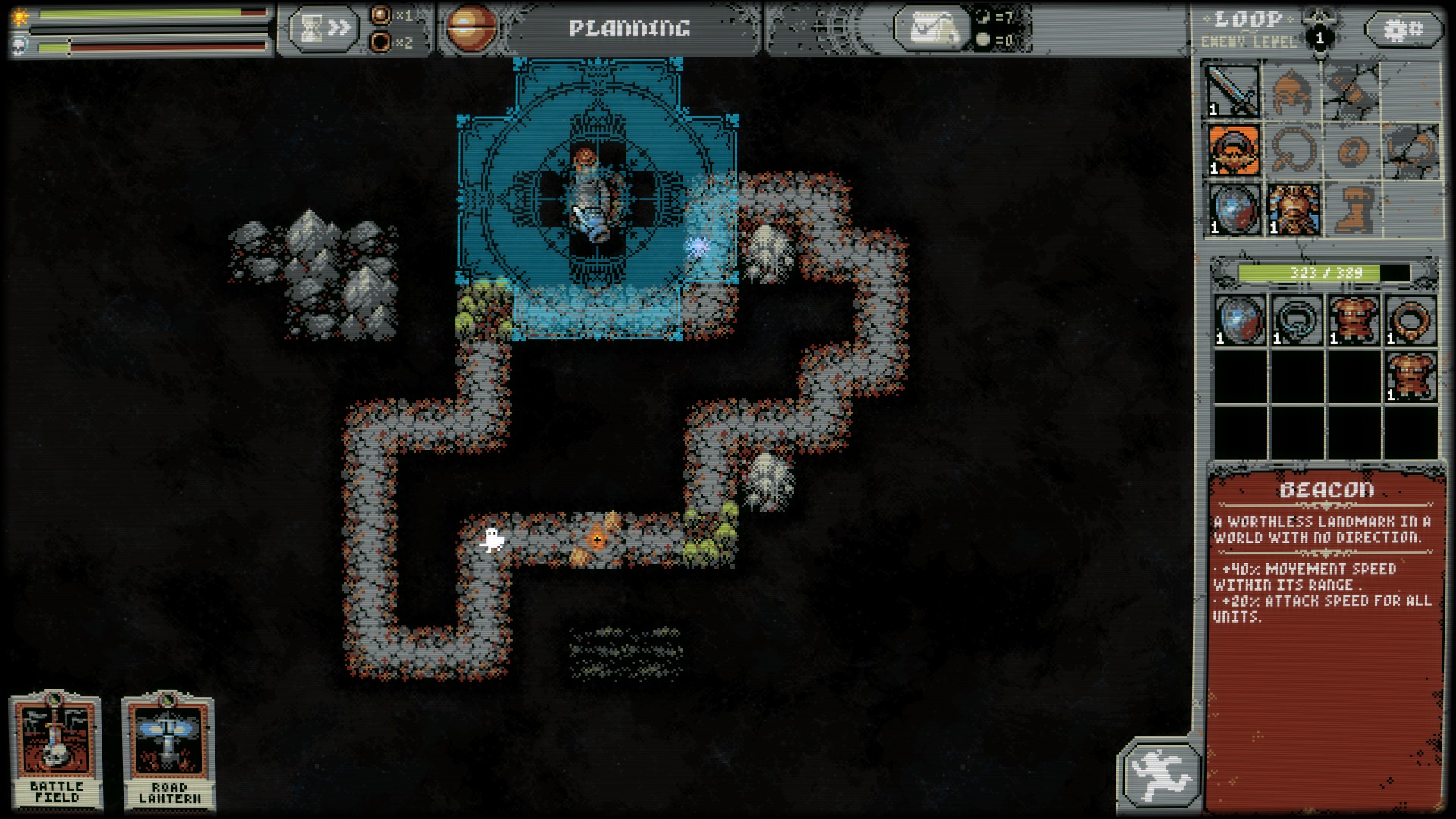Choose the gold ring in the inventory
Image resolution: width=1456 pixels, height=819 pixels.
pos(1410,320)
